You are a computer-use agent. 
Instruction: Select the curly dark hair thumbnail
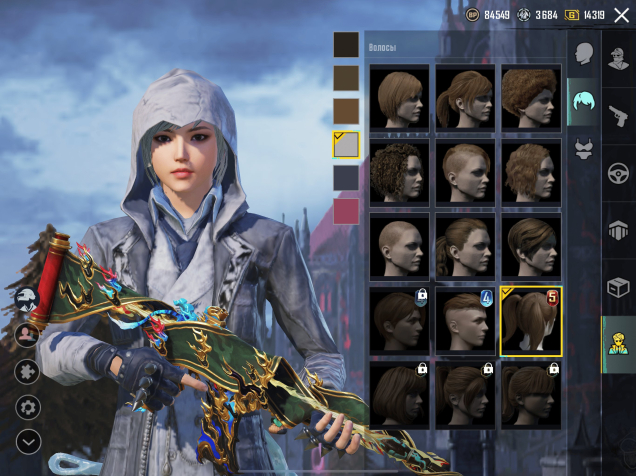click(x=400, y=172)
